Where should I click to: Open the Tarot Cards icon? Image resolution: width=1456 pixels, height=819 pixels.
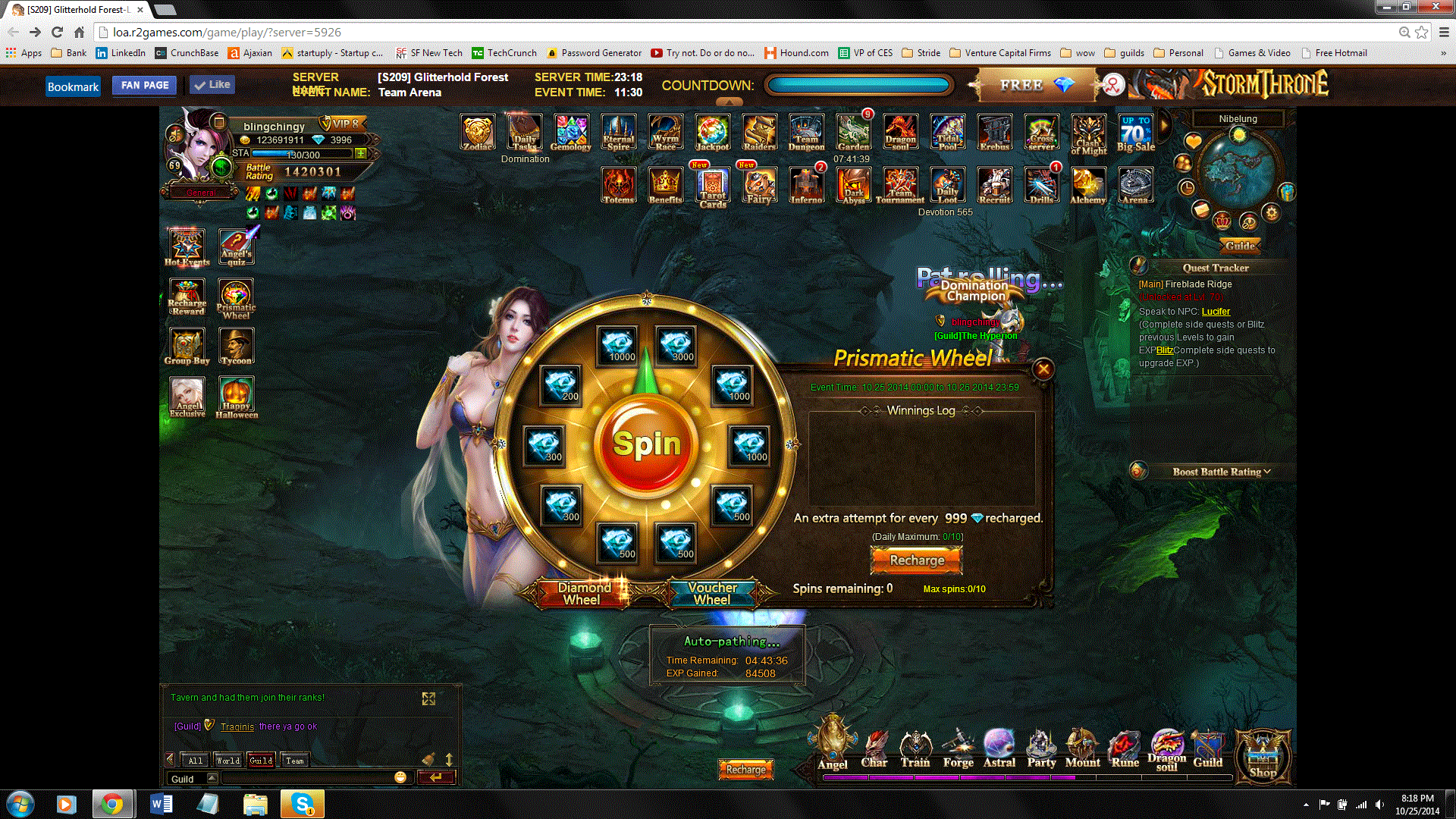[712, 187]
